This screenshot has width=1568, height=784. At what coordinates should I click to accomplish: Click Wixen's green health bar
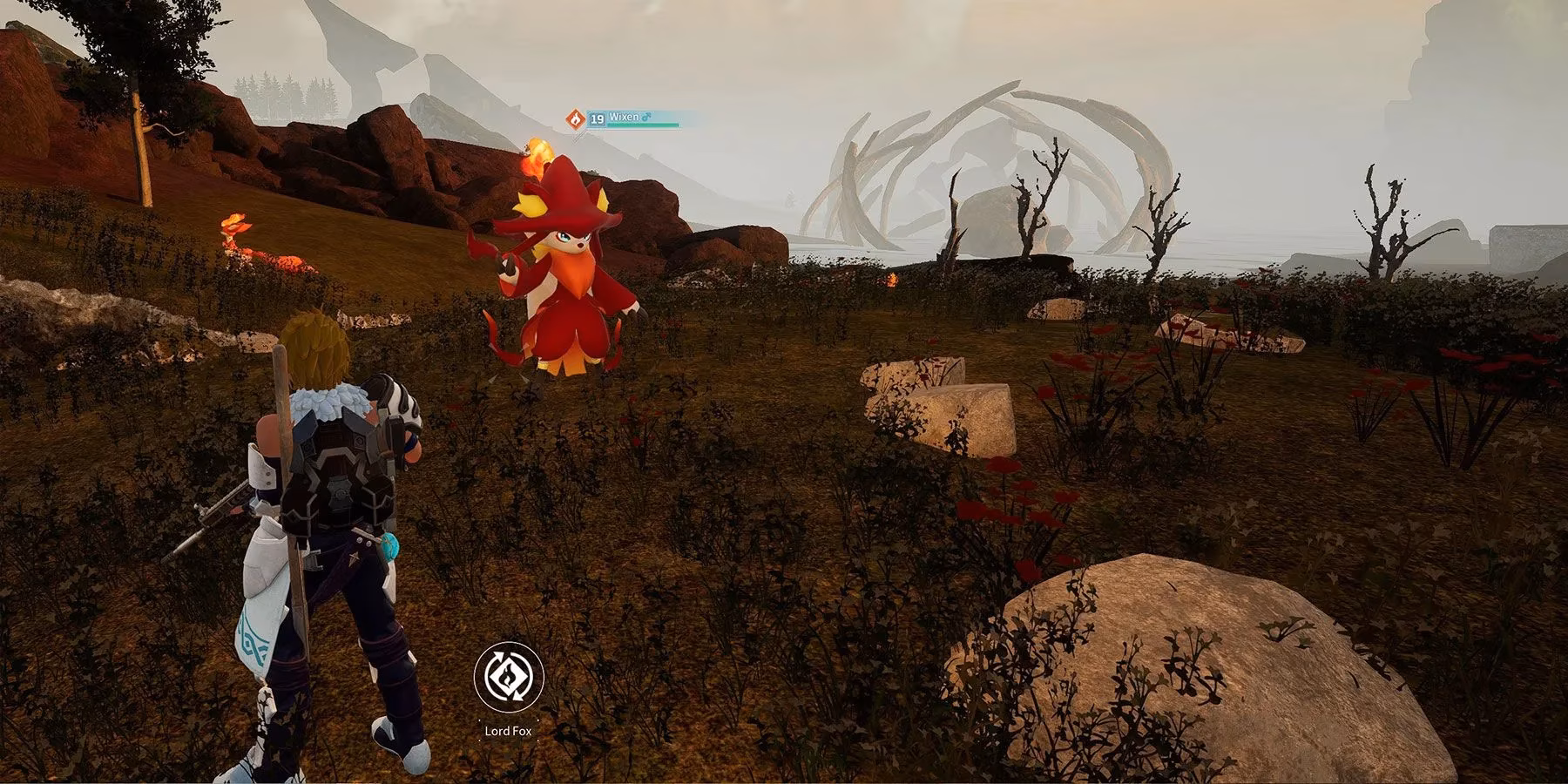[643, 125]
